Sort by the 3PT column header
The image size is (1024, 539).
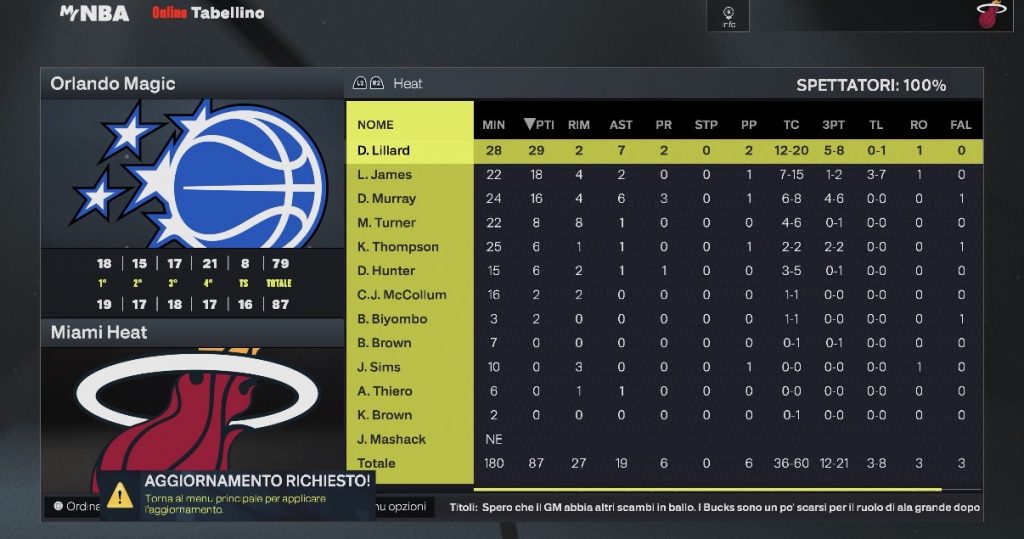[833, 125]
